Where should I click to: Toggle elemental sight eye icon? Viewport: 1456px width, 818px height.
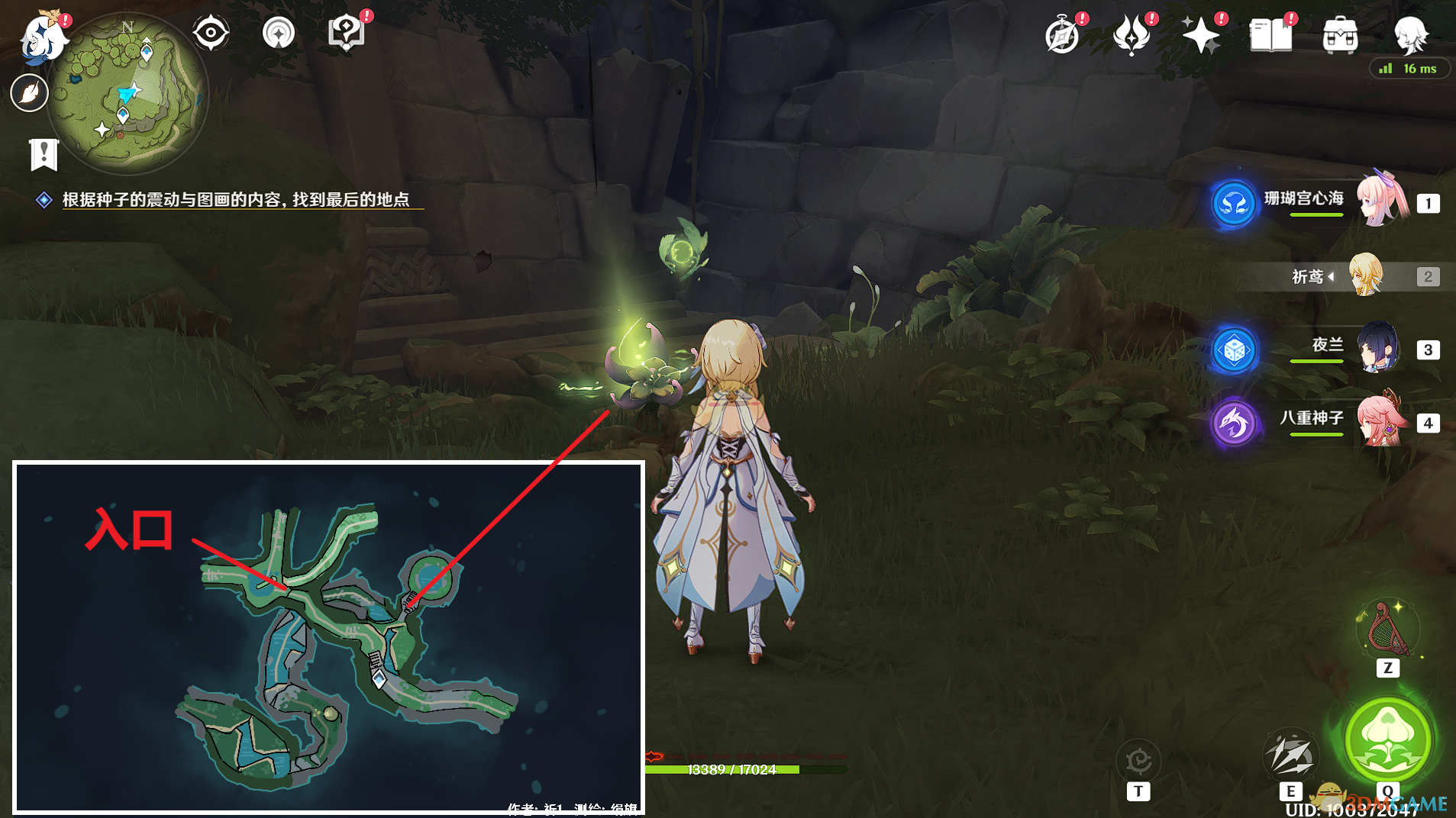(211, 34)
